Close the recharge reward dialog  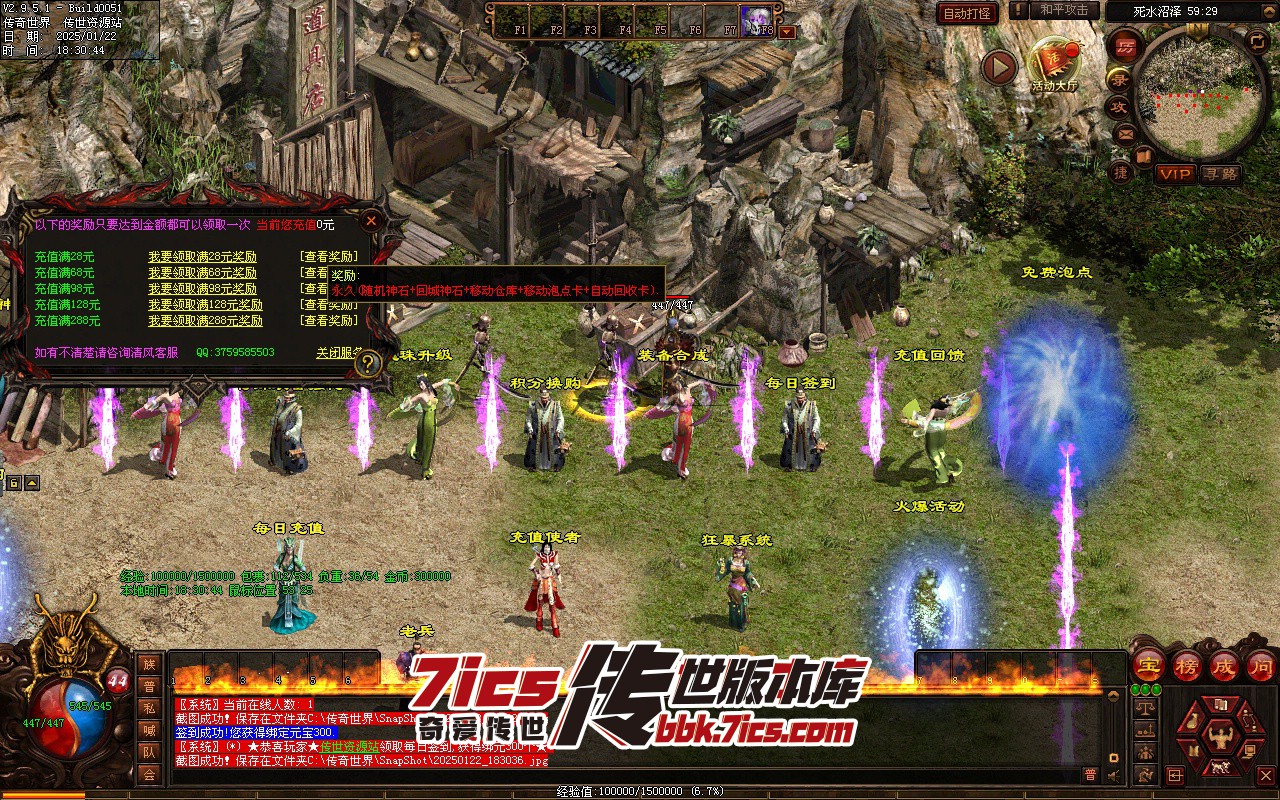point(371,220)
